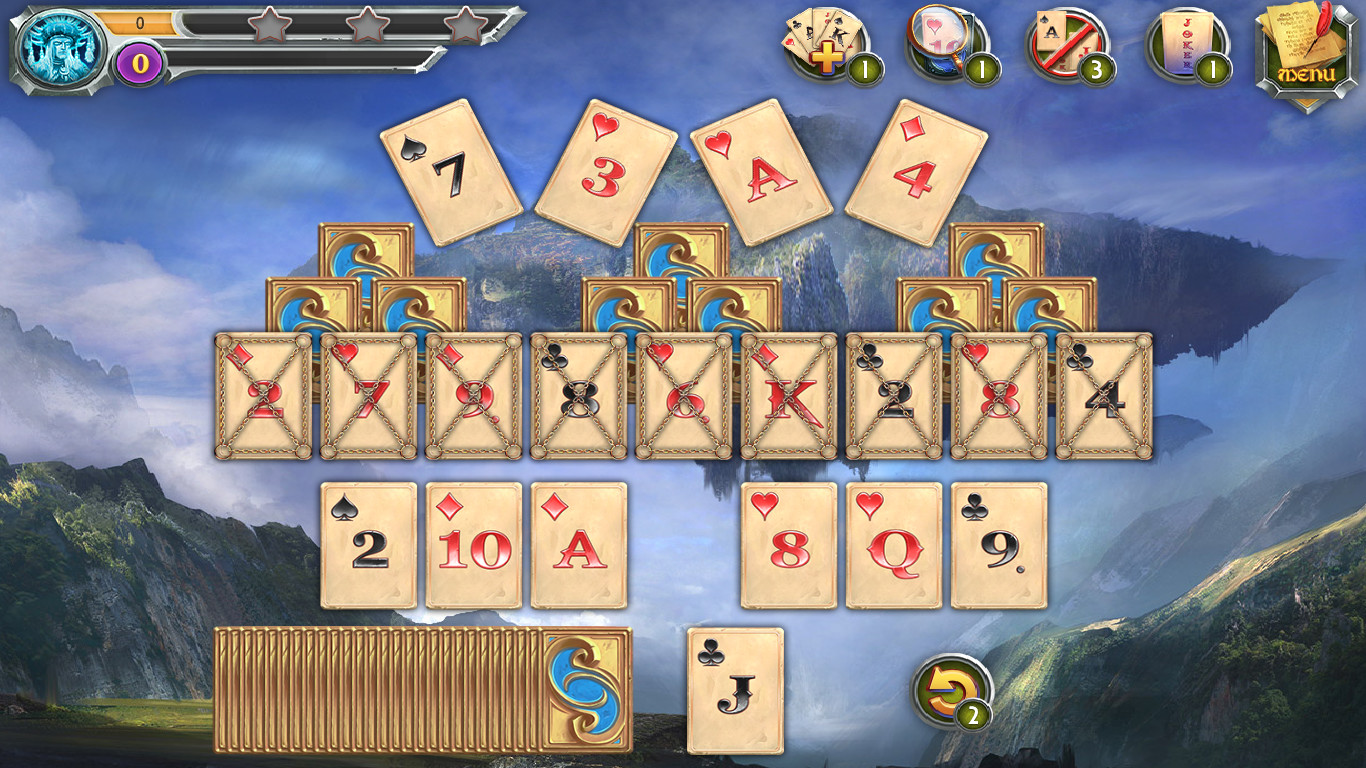Click the star progress bar
Viewport: 1366px width, 768px height.
300,30
